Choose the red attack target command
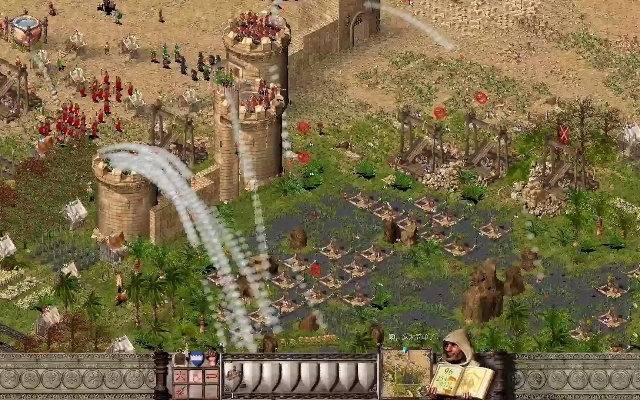640x400 pixels. tap(180, 391)
